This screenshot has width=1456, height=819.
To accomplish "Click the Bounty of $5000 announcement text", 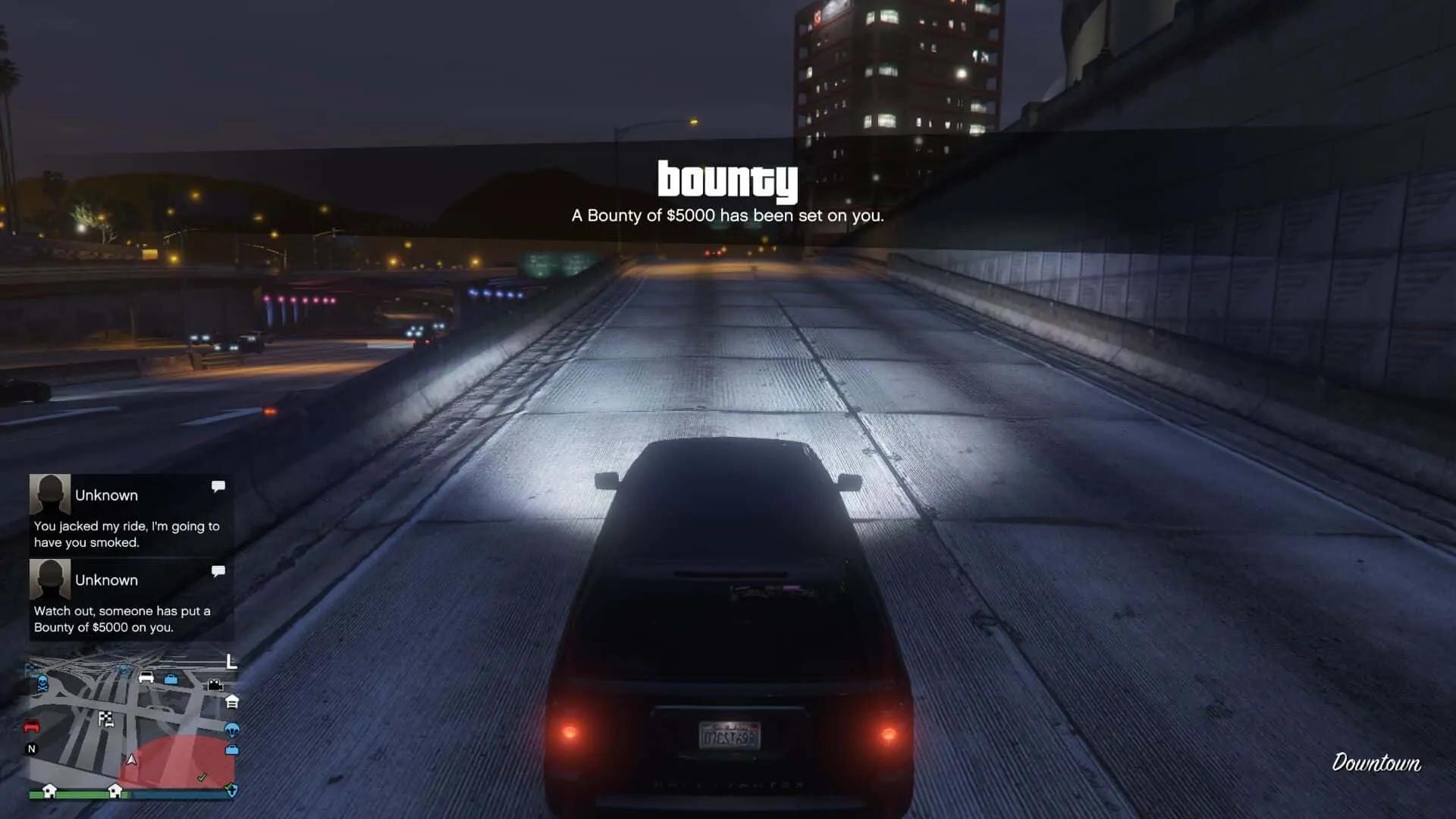I will pyautogui.click(x=726, y=215).
